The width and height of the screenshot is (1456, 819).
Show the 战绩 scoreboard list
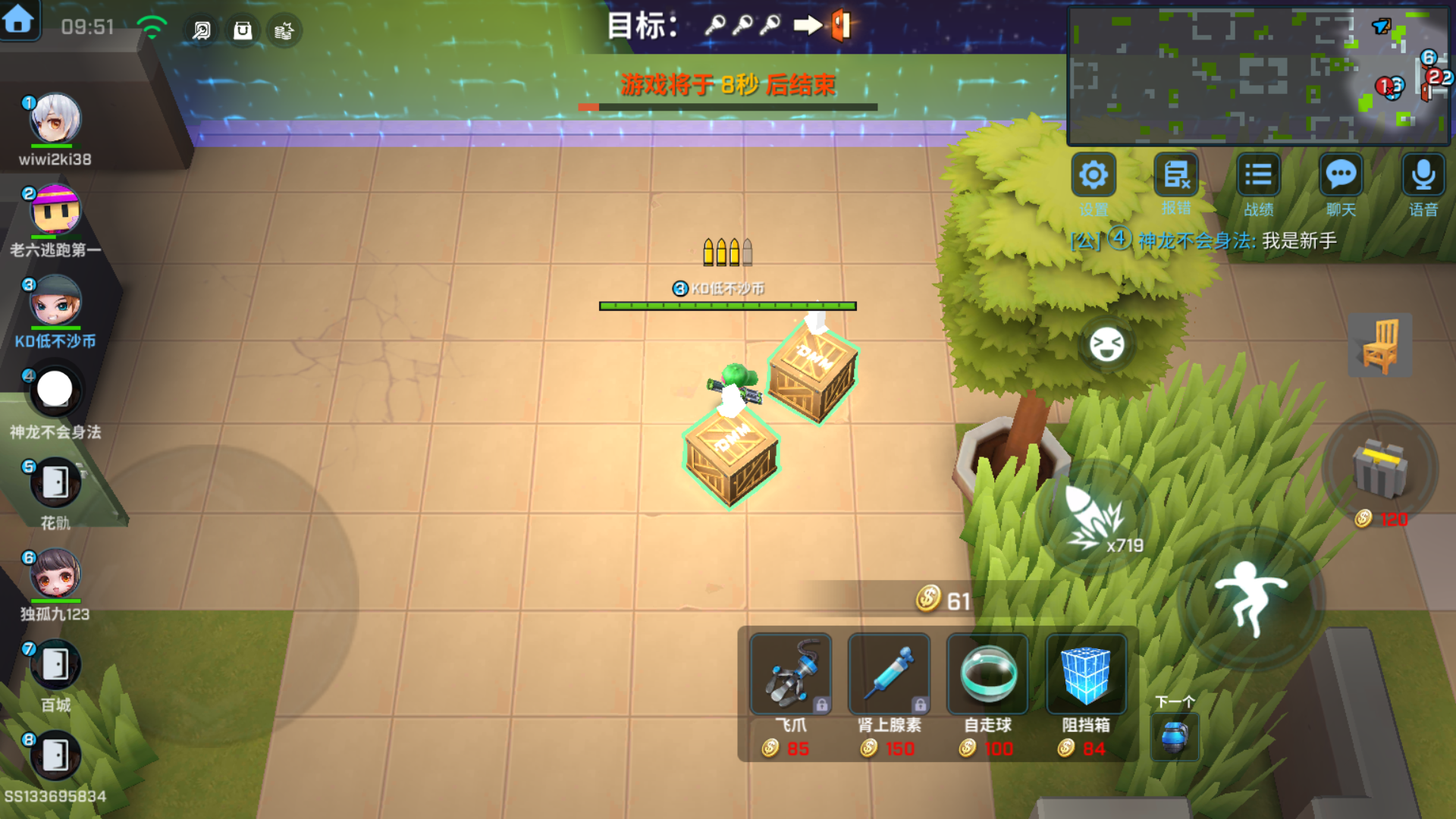1258,176
